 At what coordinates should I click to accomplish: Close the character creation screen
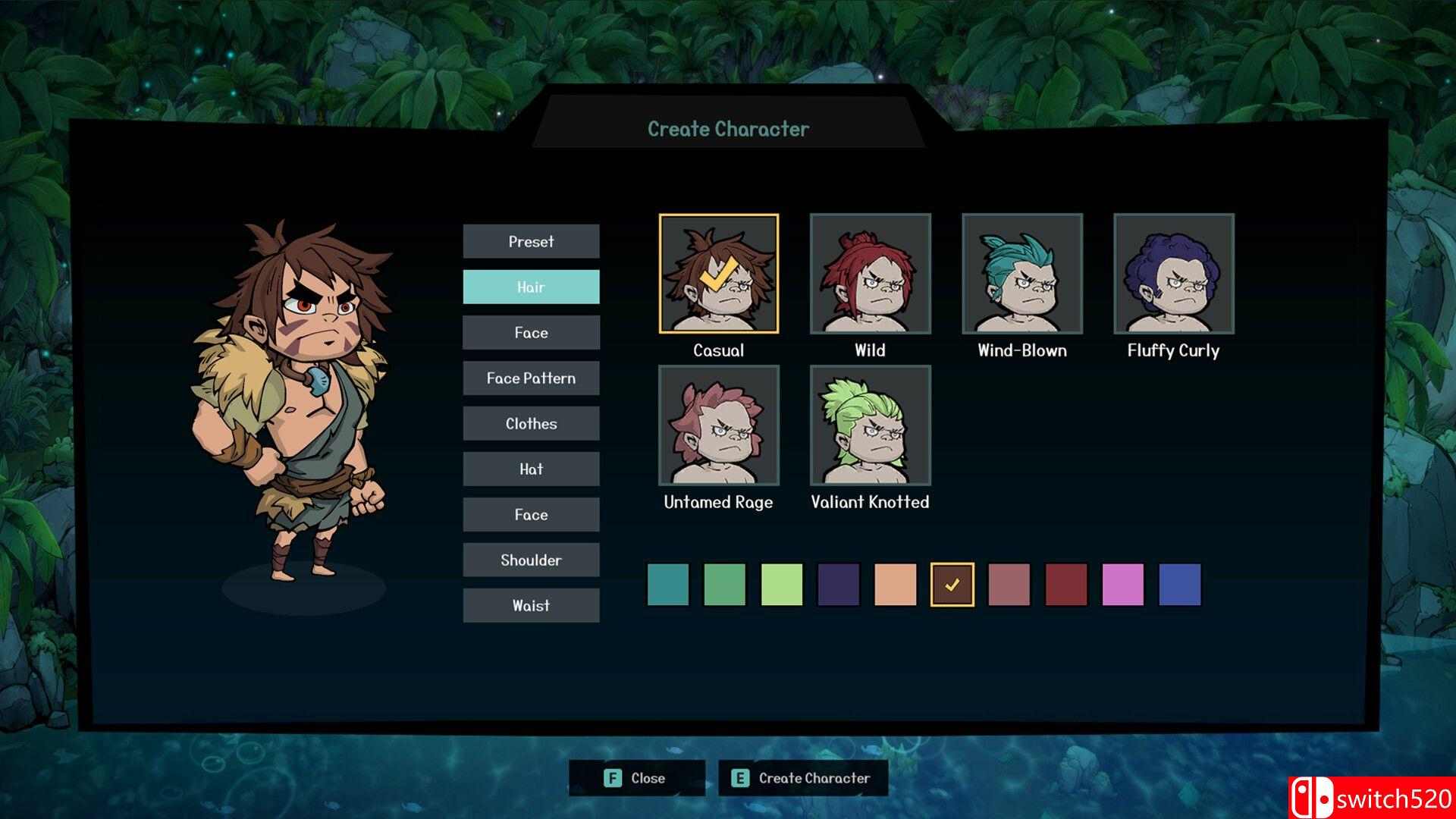(636, 778)
